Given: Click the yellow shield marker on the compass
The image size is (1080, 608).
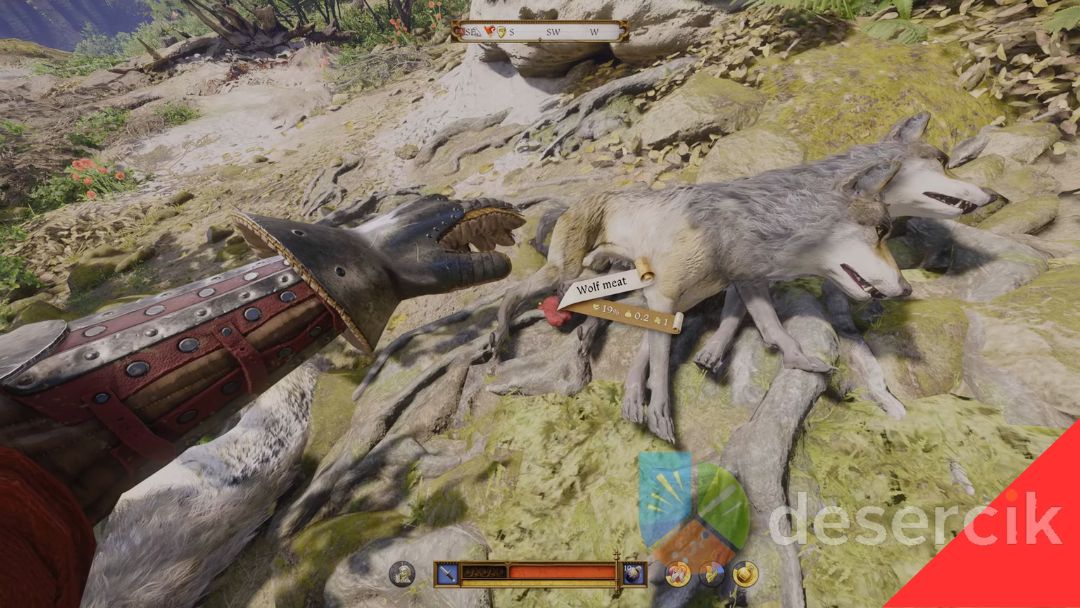Looking at the screenshot, I should point(500,31).
